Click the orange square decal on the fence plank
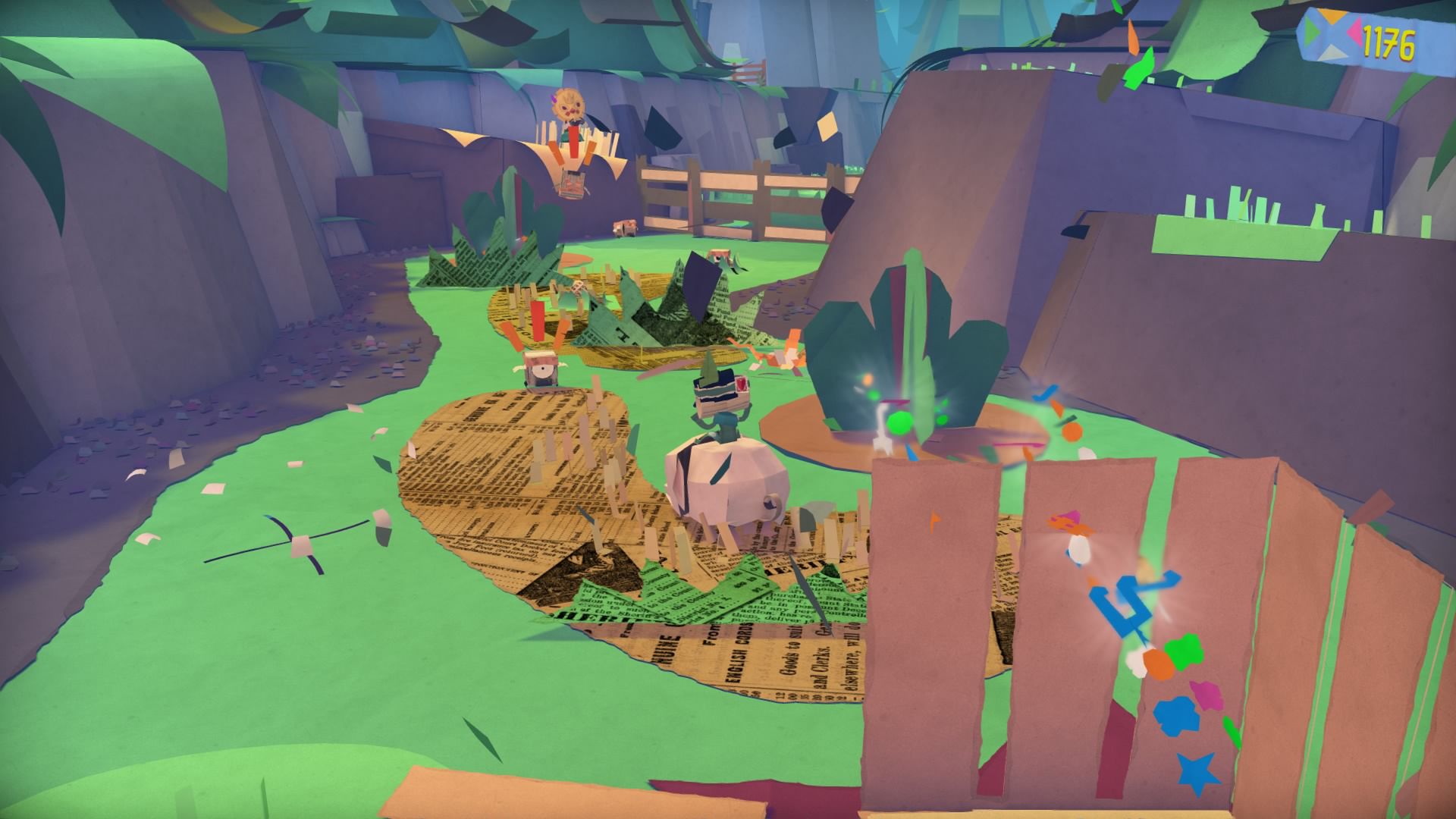 click(1158, 666)
